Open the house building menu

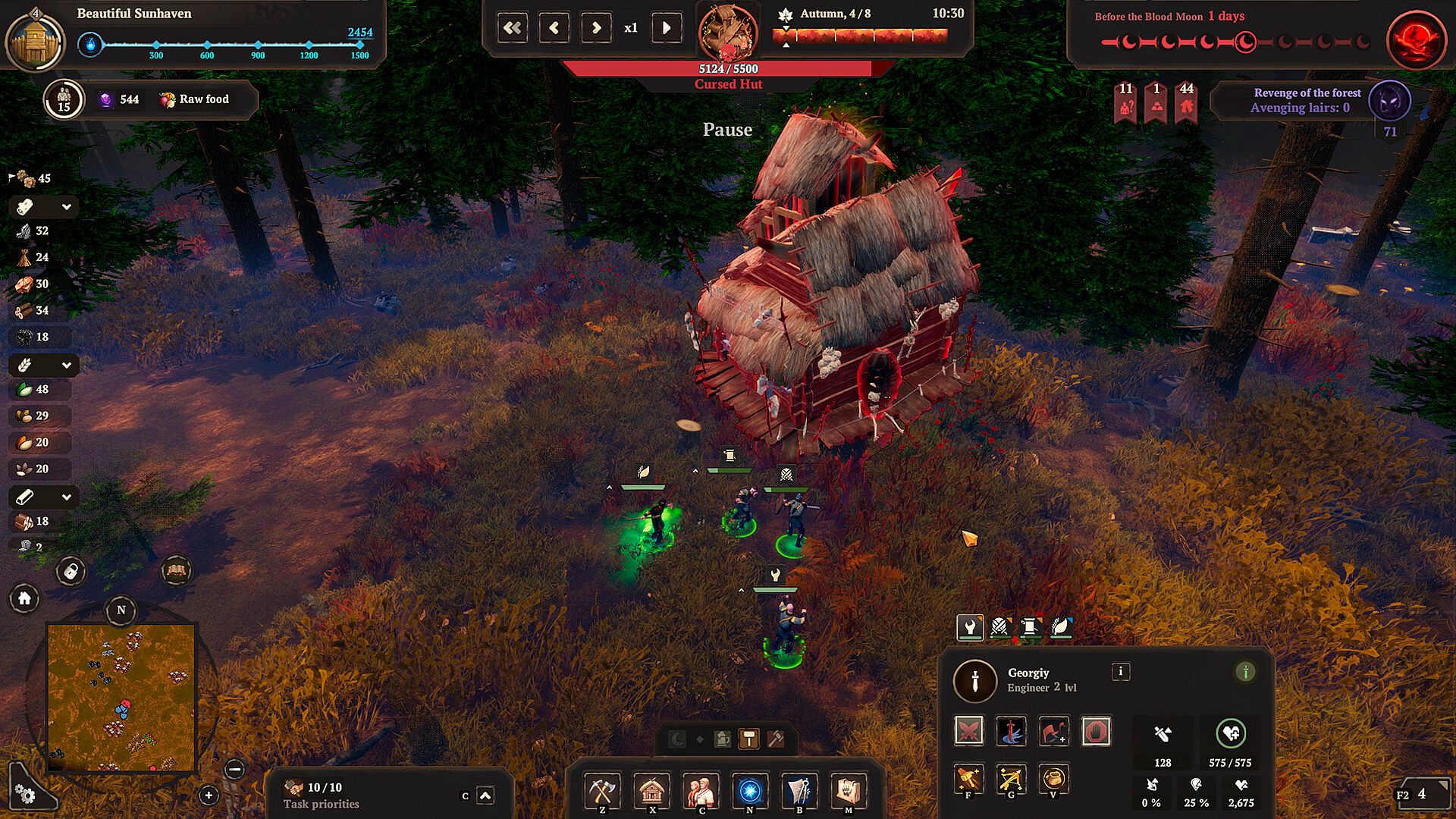tap(651, 791)
